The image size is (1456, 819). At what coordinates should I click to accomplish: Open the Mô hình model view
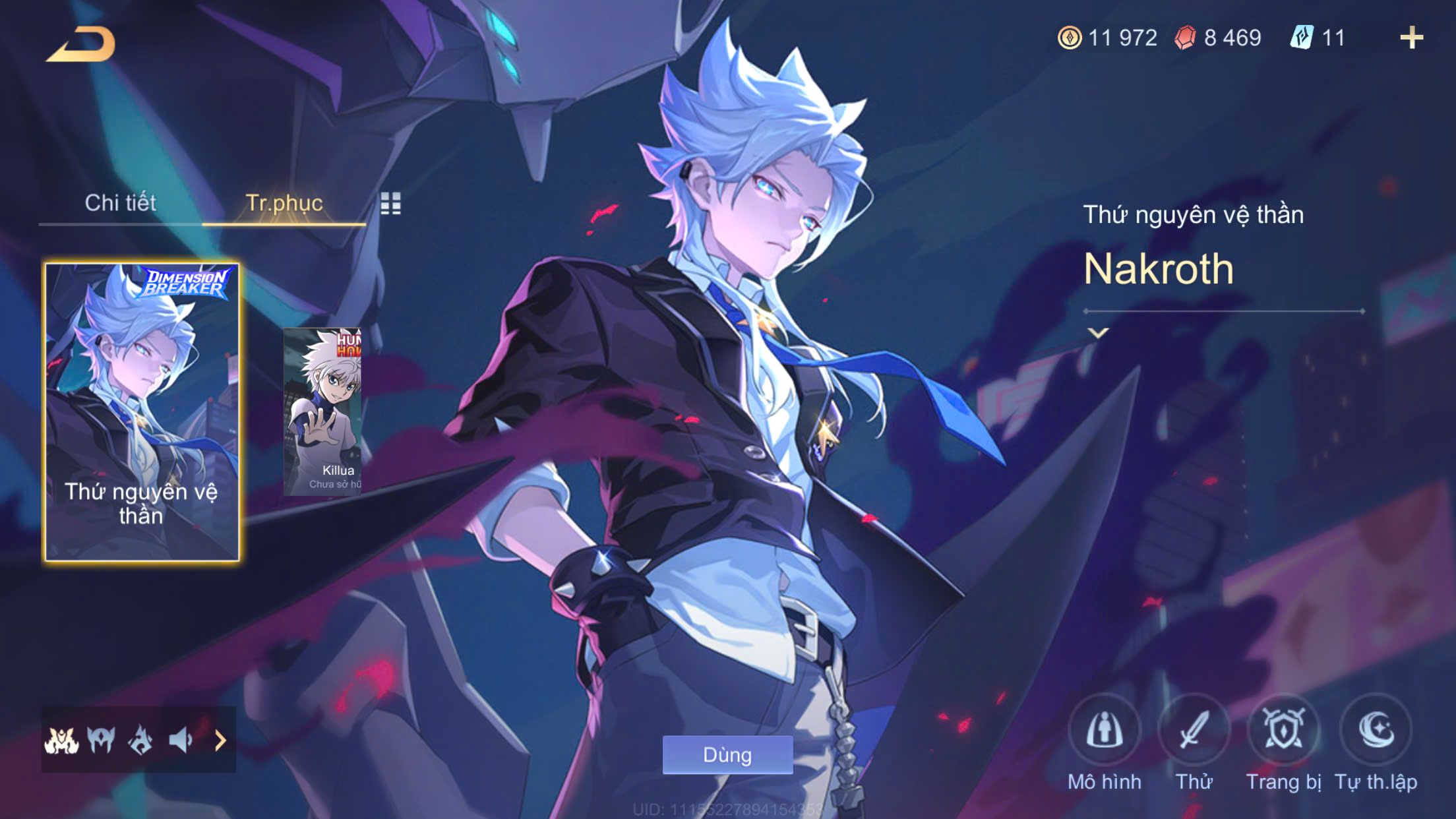(1105, 731)
